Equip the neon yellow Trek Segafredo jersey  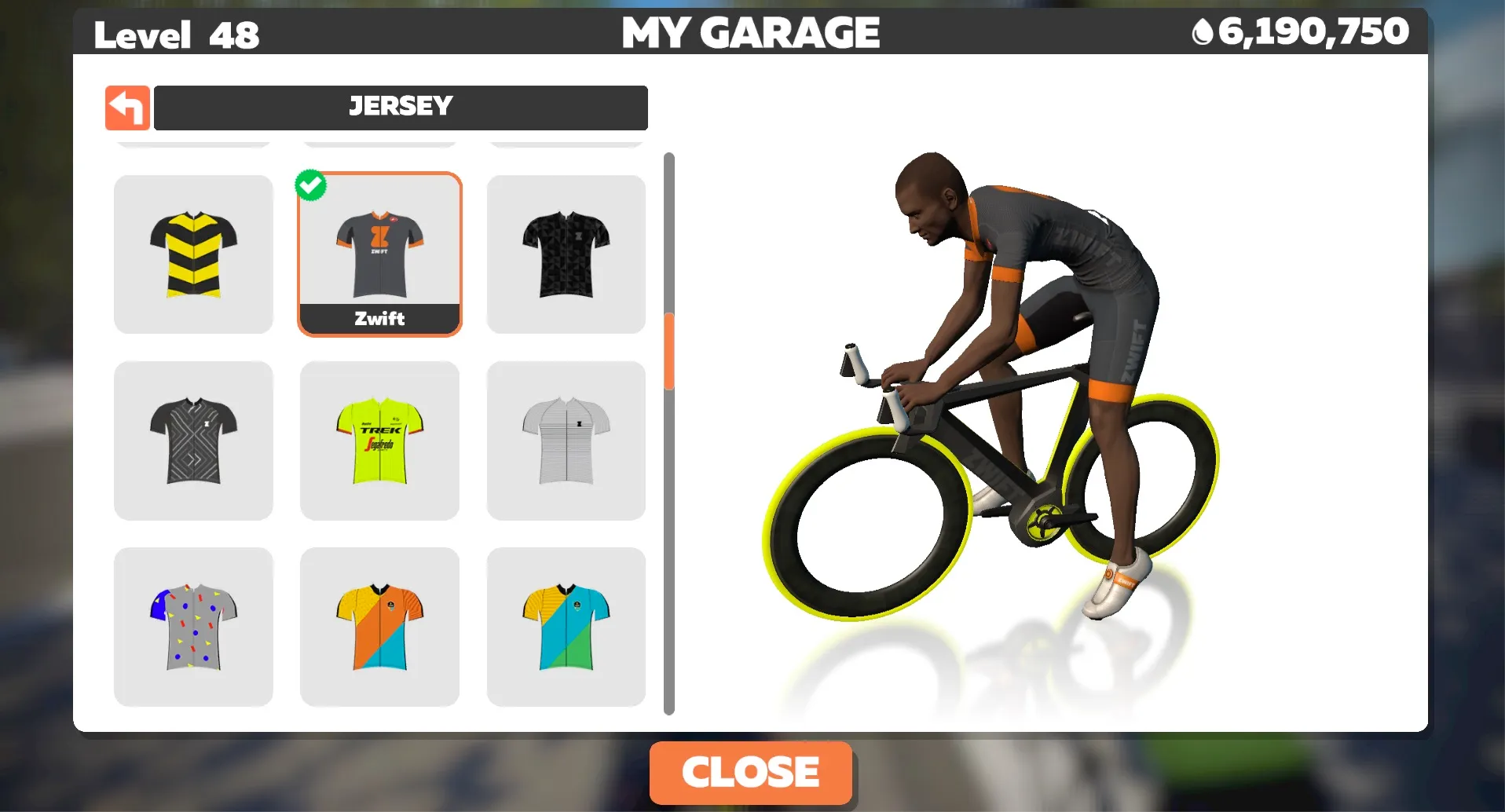pos(379,441)
